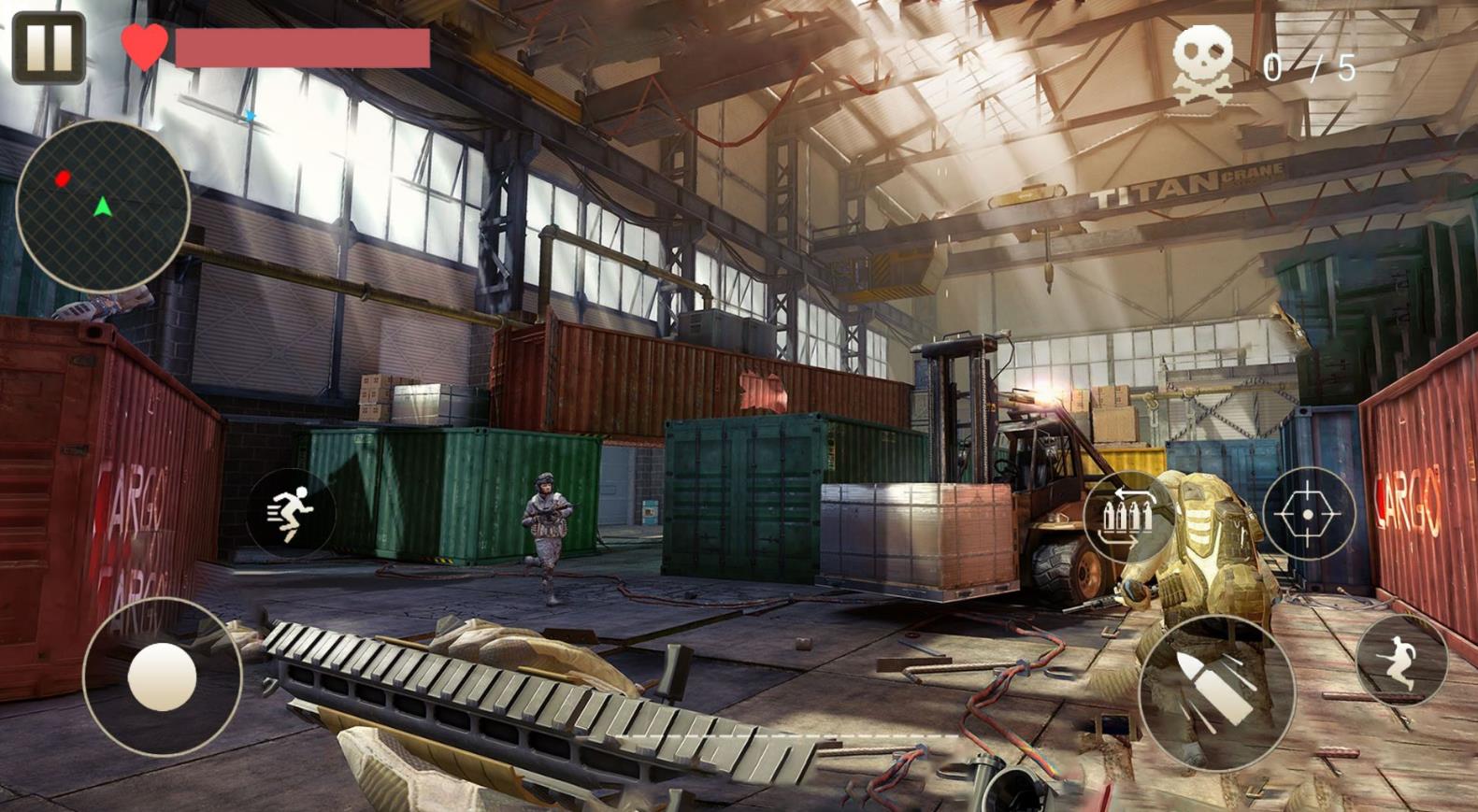Tap the sprint running-figure button
1478x812 pixels.
tap(291, 515)
